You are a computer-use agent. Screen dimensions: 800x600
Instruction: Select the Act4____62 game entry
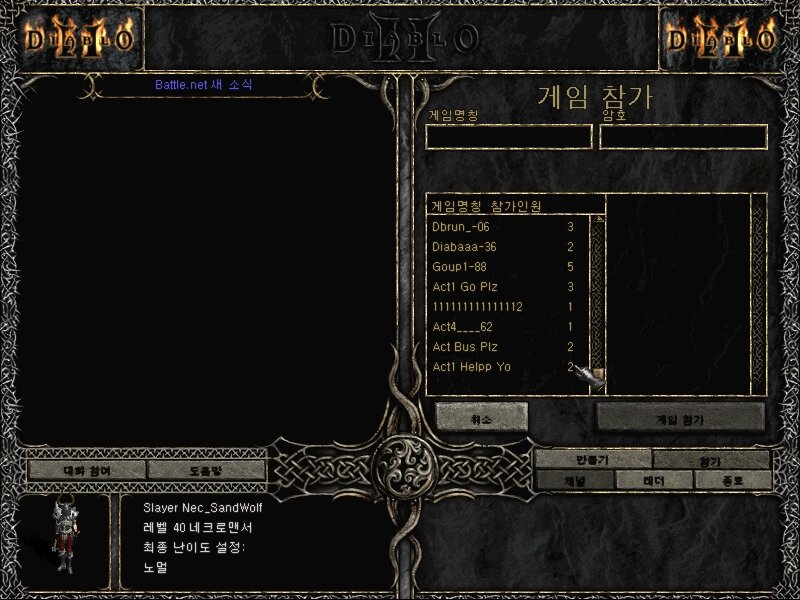click(500, 327)
